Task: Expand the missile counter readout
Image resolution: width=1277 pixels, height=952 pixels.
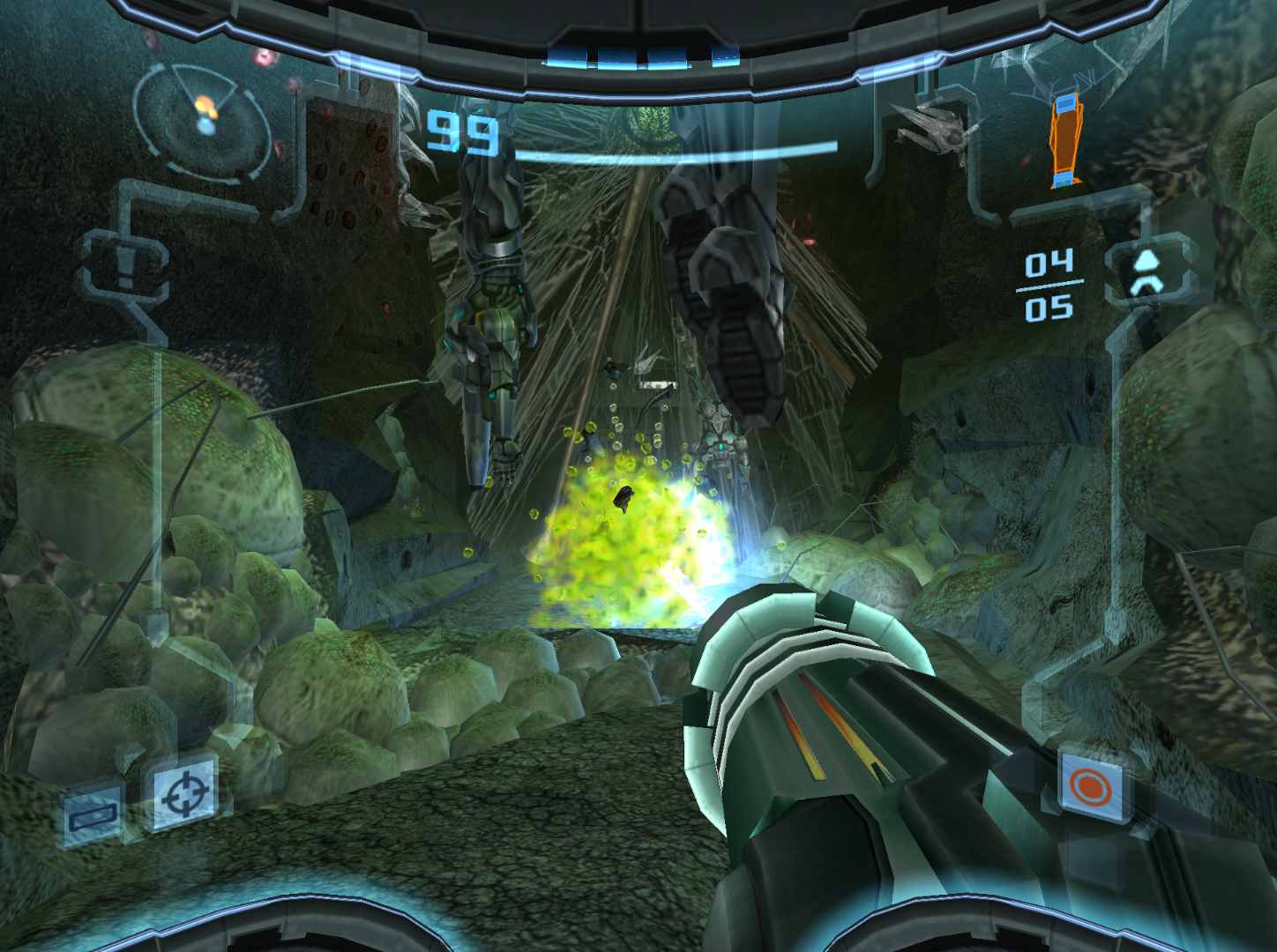Action: (x=1050, y=286)
